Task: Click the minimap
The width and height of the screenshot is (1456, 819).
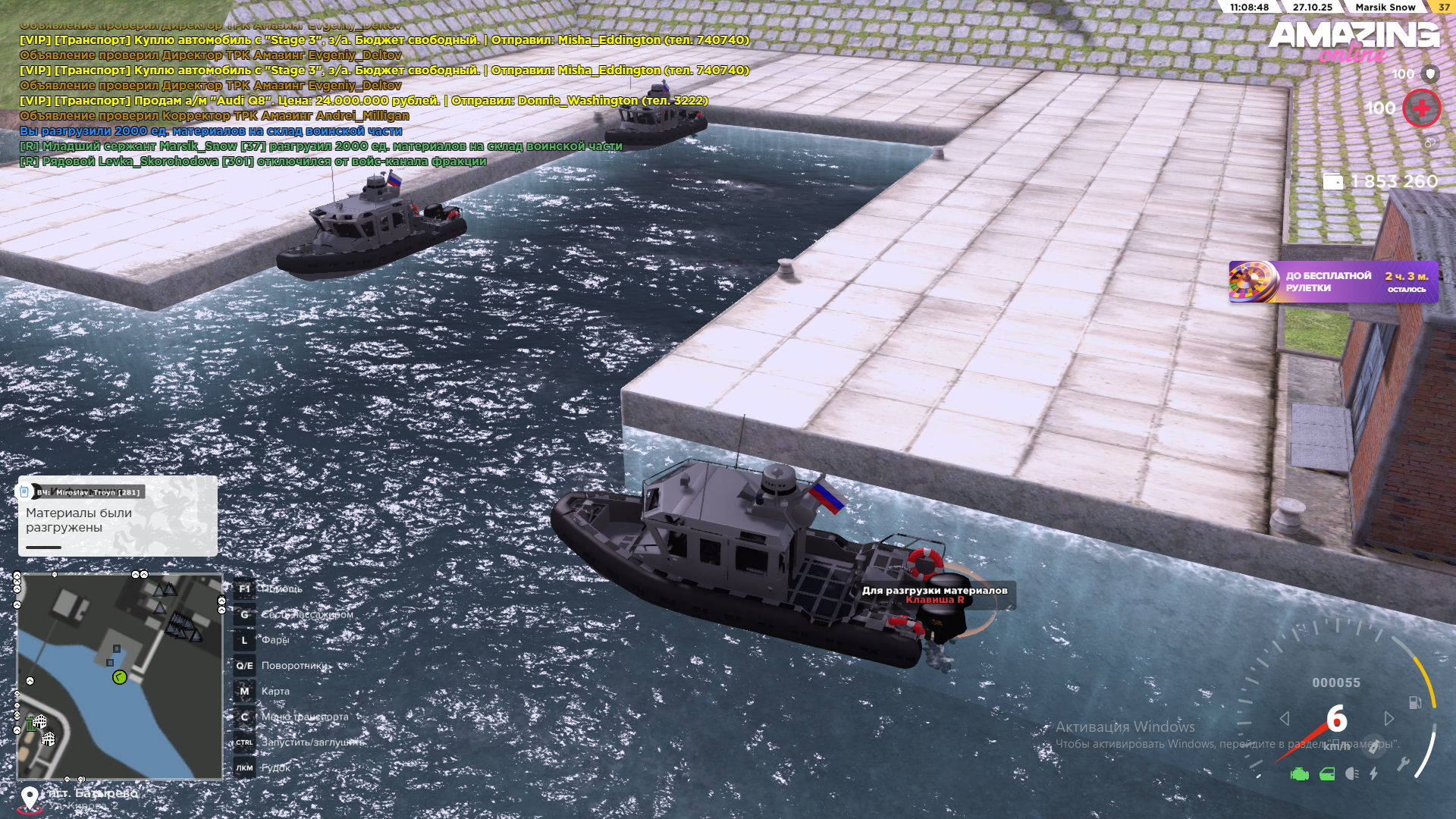Action: (x=120, y=676)
